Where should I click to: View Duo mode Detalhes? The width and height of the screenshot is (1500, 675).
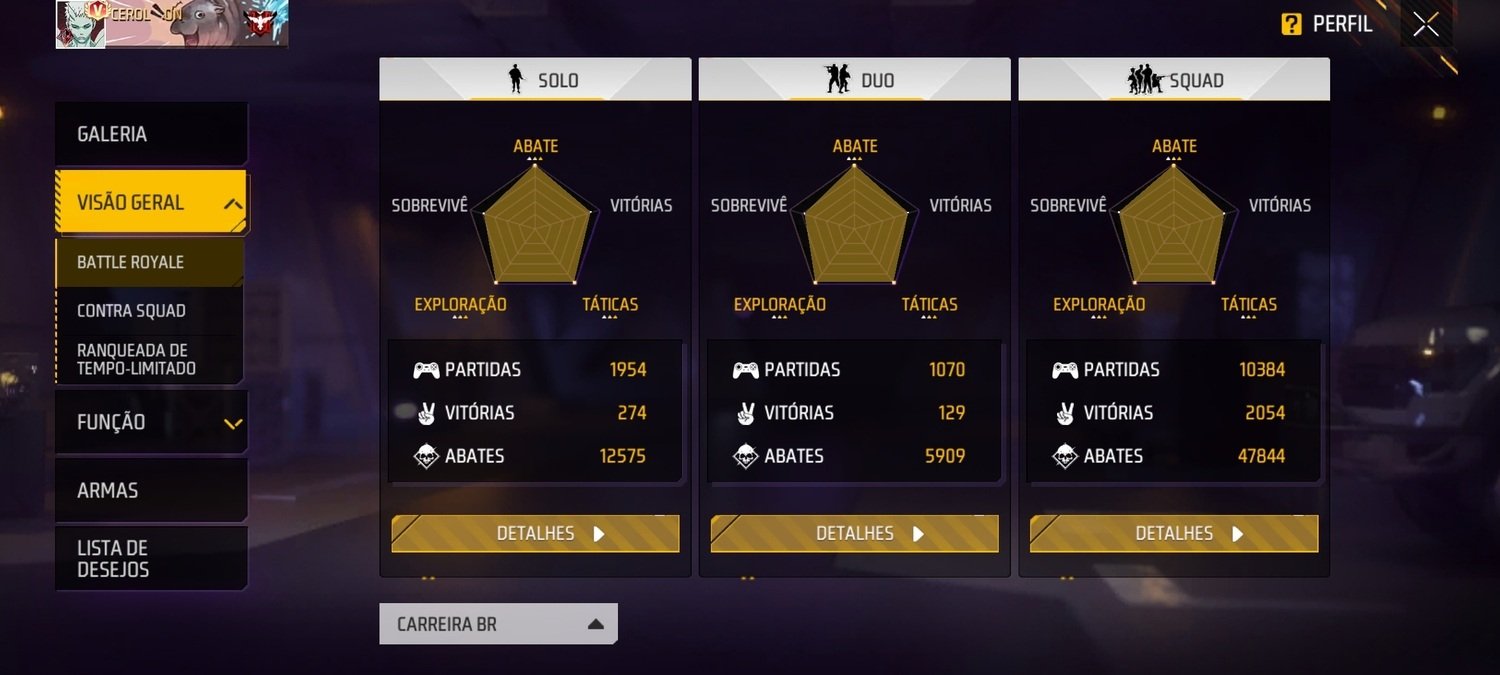coord(854,534)
